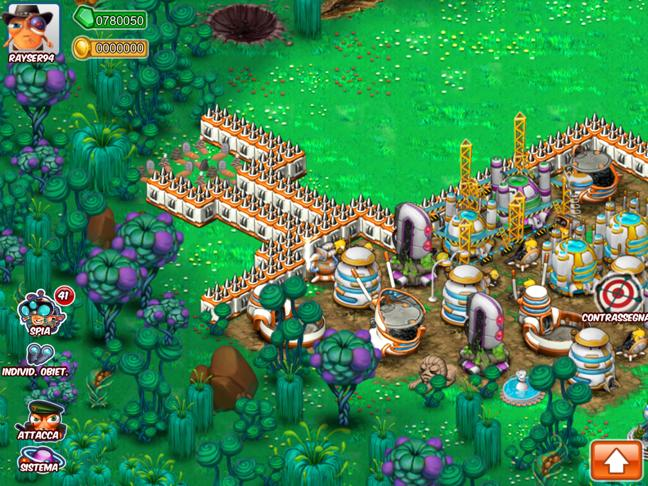Open the Sistema planet system view
This screenshot has width=648, height=486.
point(39,459)
